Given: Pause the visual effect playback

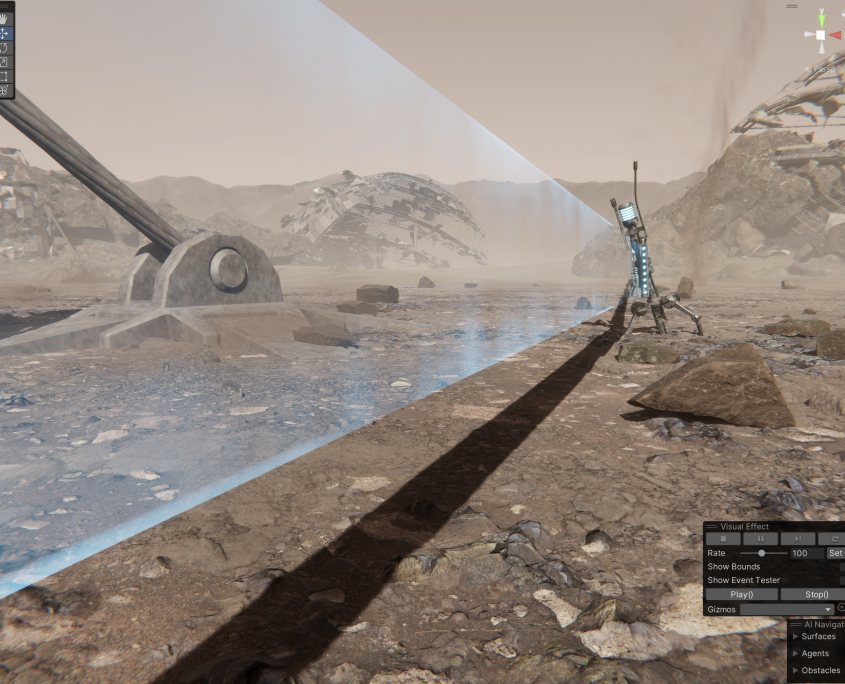Looking at the screenshot, I should 759,539.
